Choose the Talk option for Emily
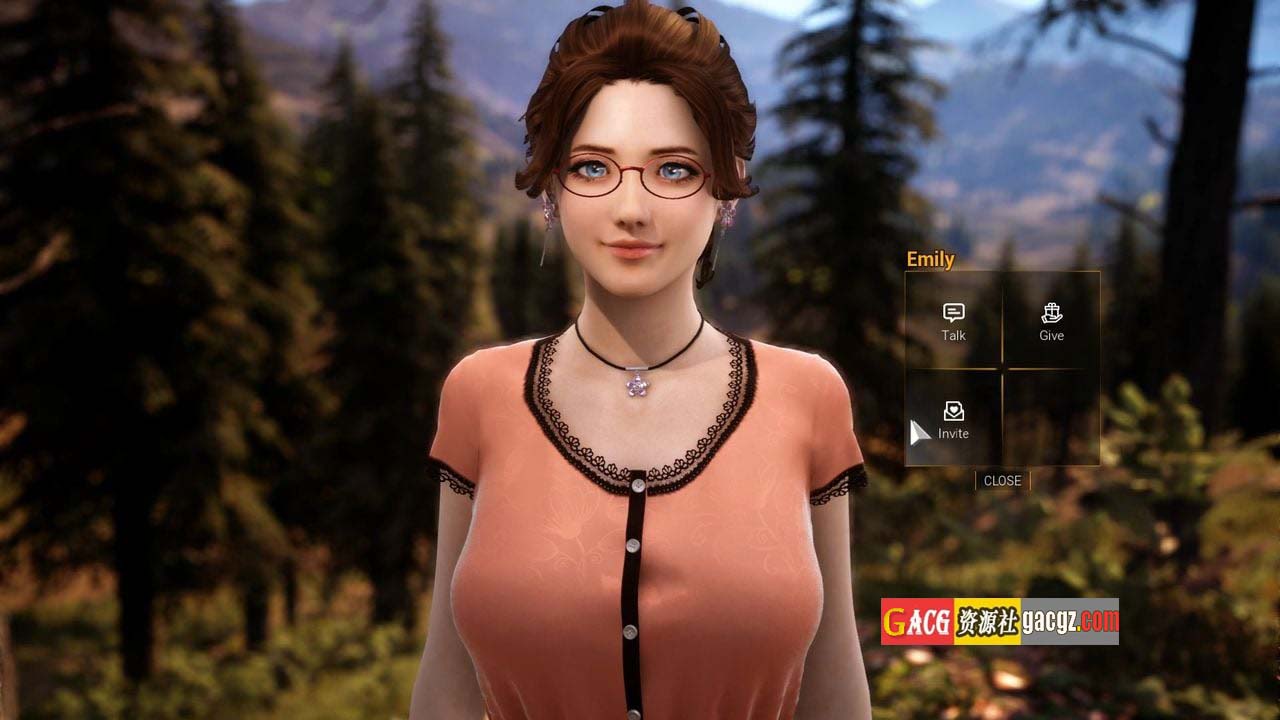This screenshot has width=1280, height=720. (x=953, y=321)
